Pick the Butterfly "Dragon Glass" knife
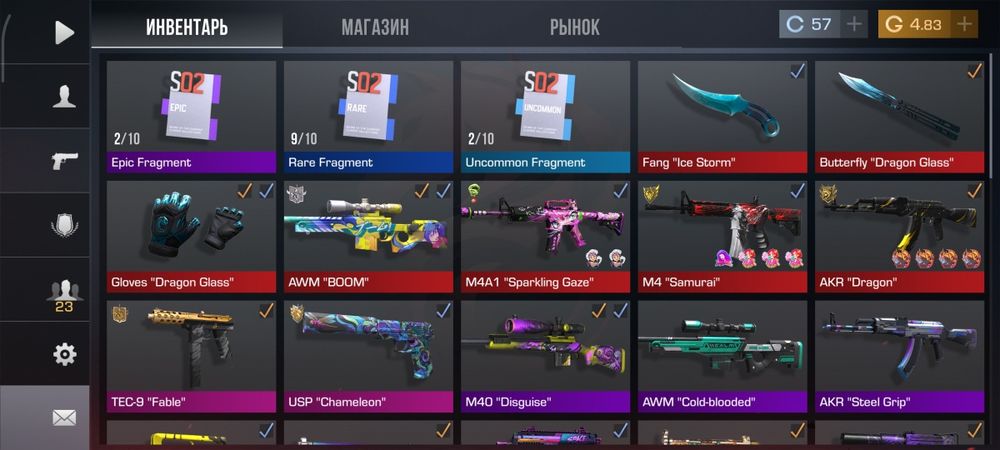Screen dimensions: 1000x450 [x=899, y=116]
